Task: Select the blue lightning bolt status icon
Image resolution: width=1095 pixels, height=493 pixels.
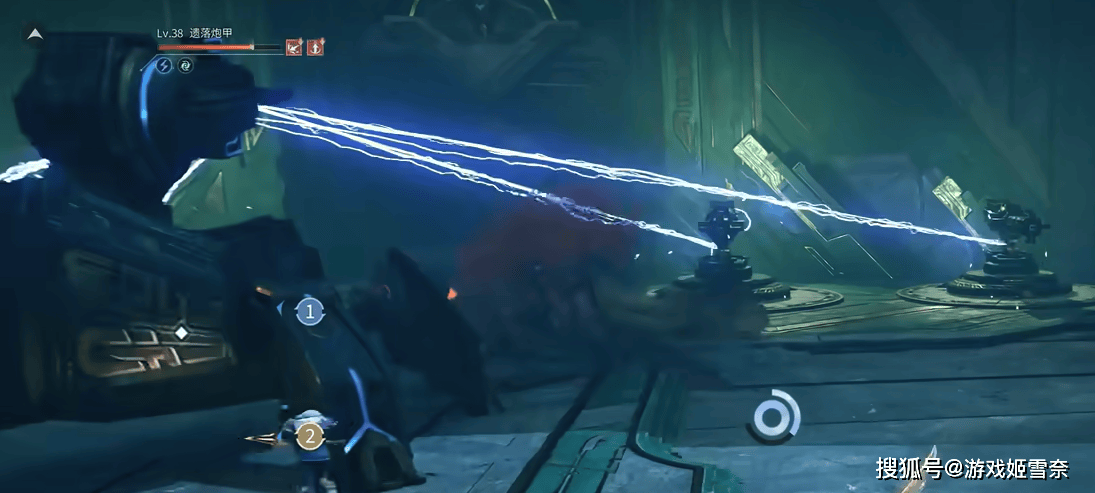Action: coord(165,65)
